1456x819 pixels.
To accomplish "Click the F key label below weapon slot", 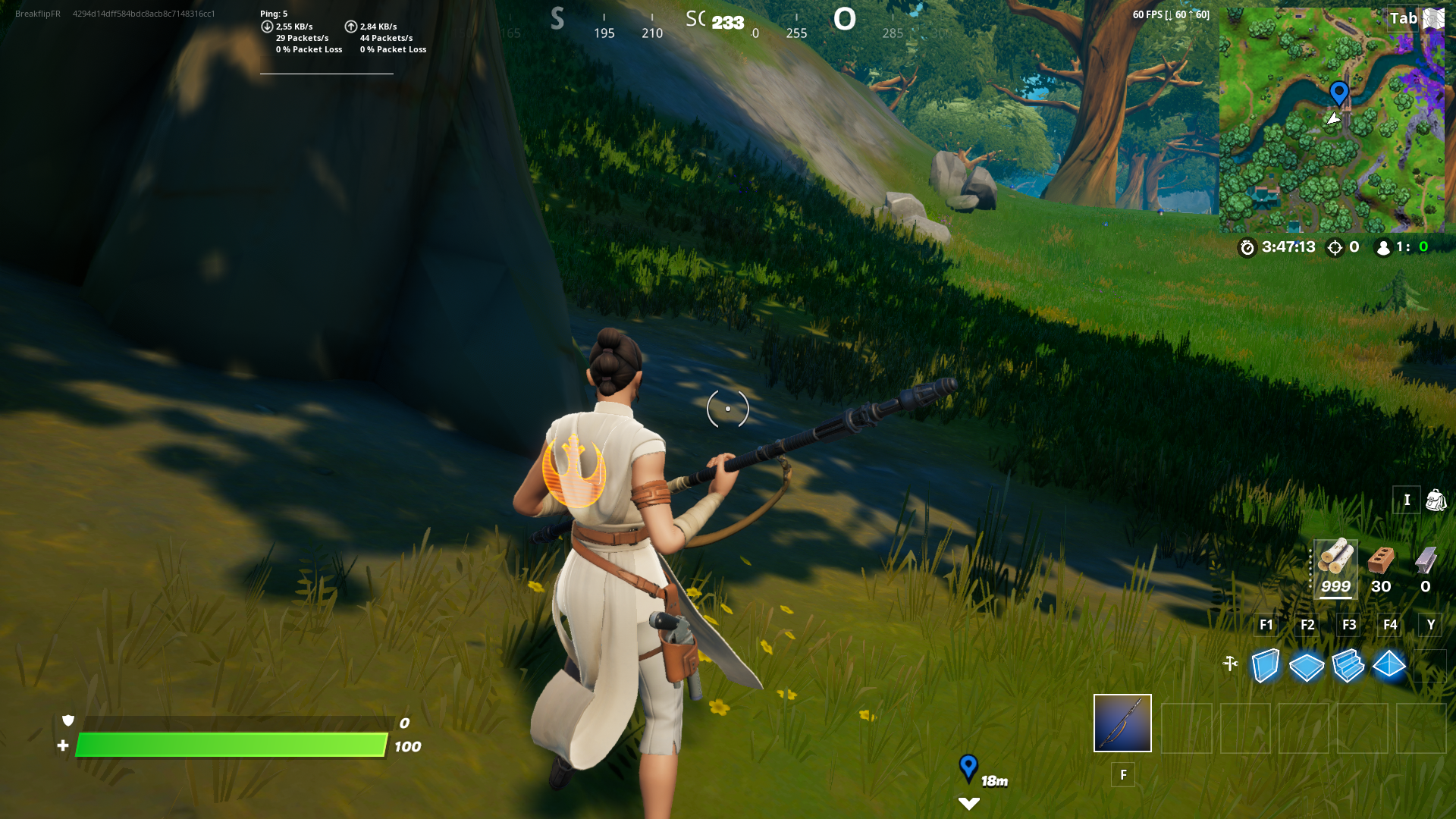I will (x=1123, y=775).
